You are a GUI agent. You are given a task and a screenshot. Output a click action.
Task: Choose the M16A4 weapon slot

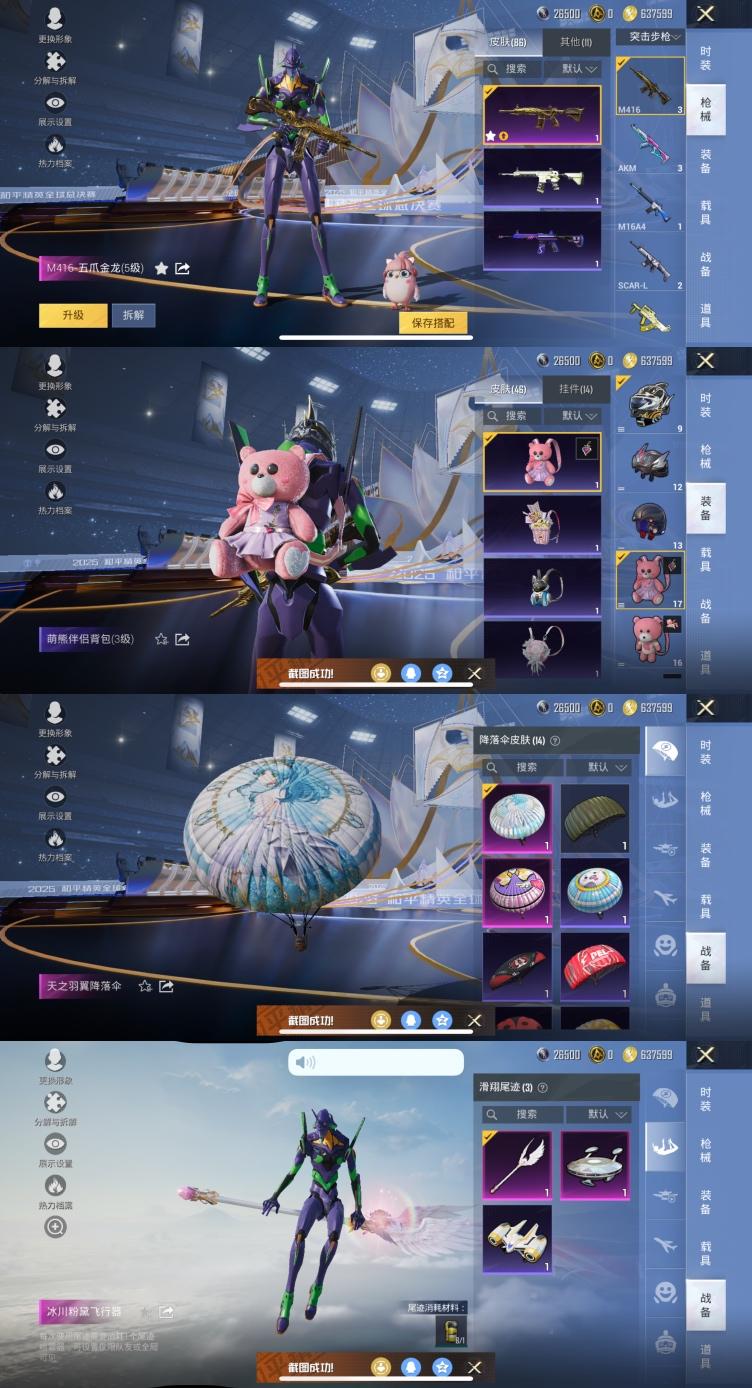click(x=649, y=206)
